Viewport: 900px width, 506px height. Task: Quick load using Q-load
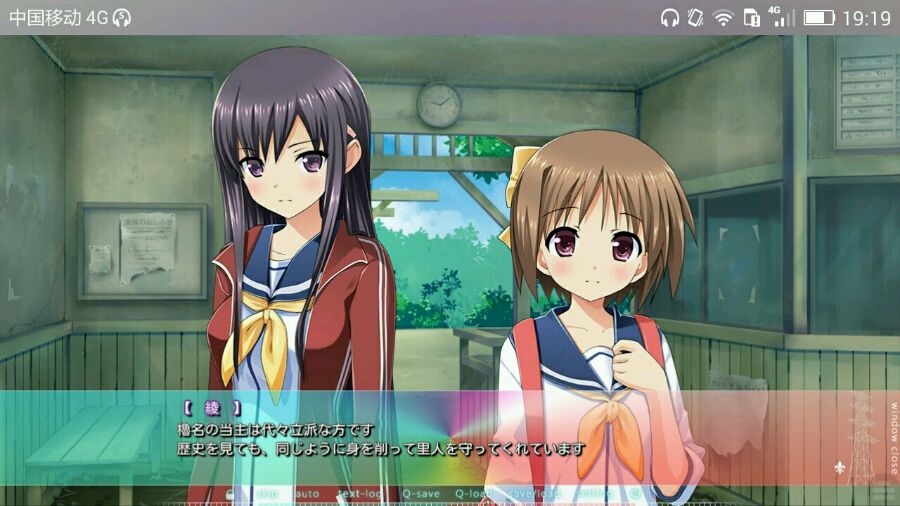(474, 494)
